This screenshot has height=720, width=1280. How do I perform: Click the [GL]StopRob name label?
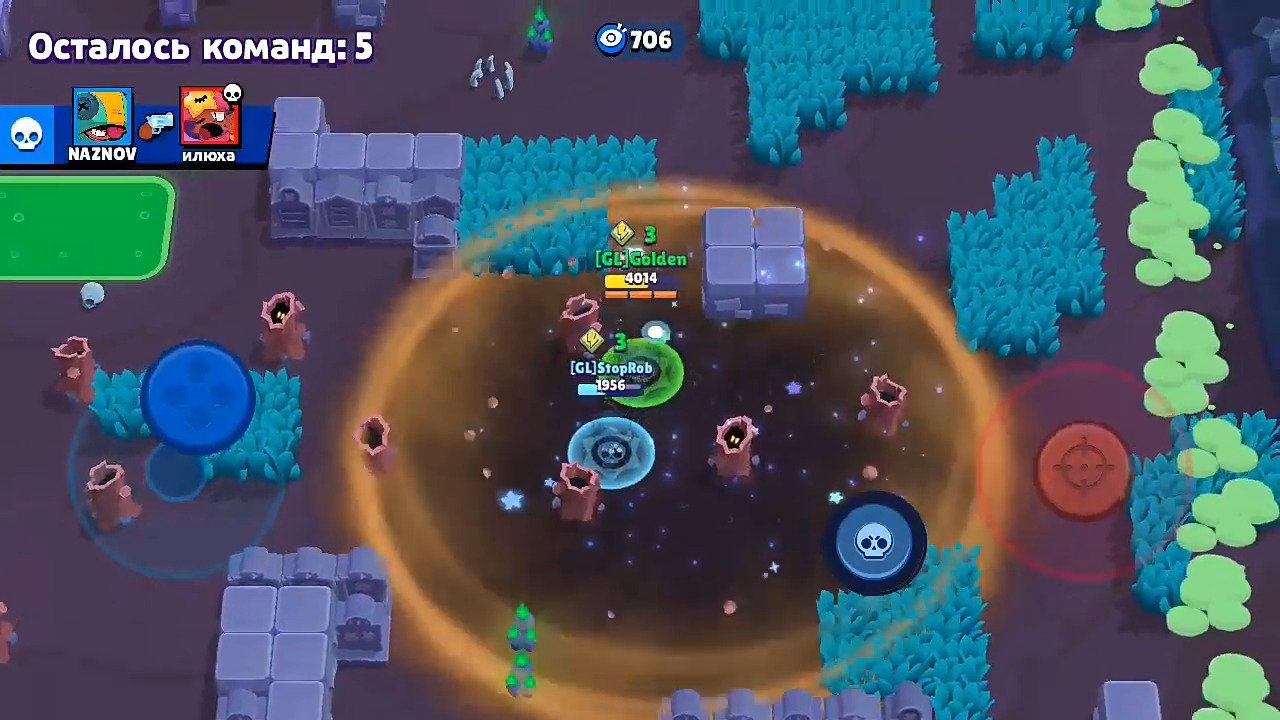(x=612, y=368)
